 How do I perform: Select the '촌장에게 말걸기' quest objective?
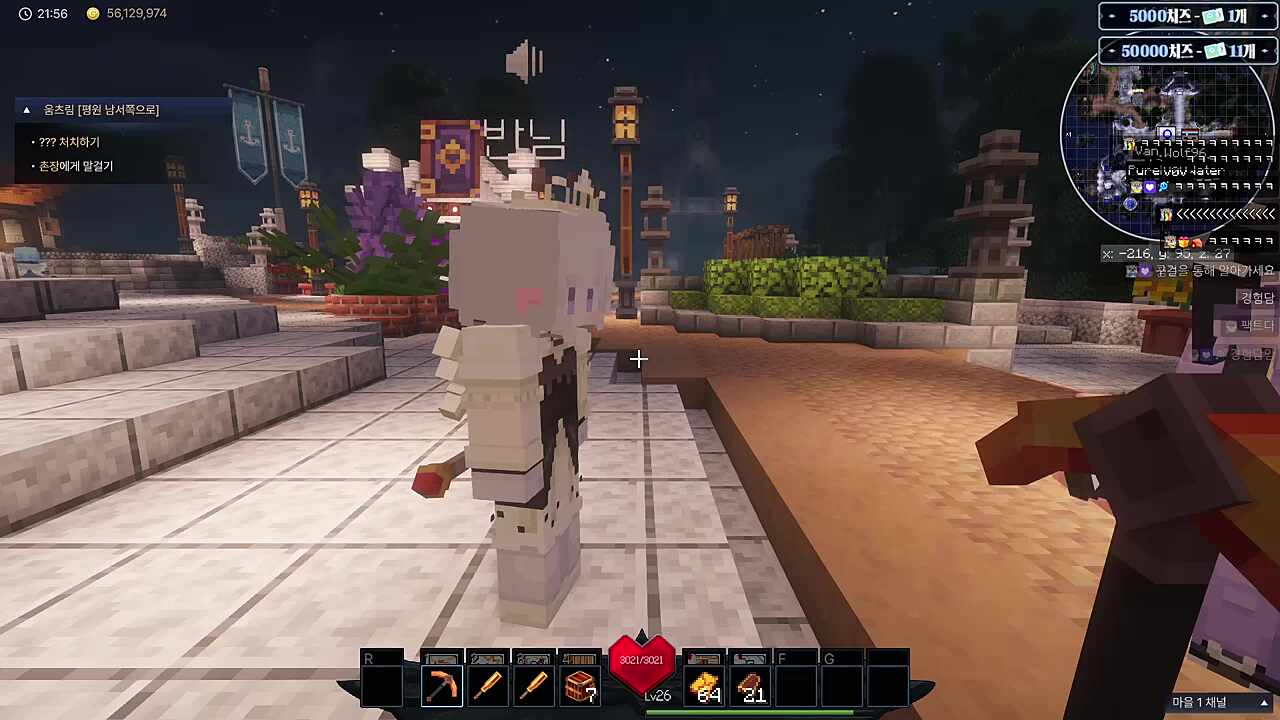[x=76, y=166]
